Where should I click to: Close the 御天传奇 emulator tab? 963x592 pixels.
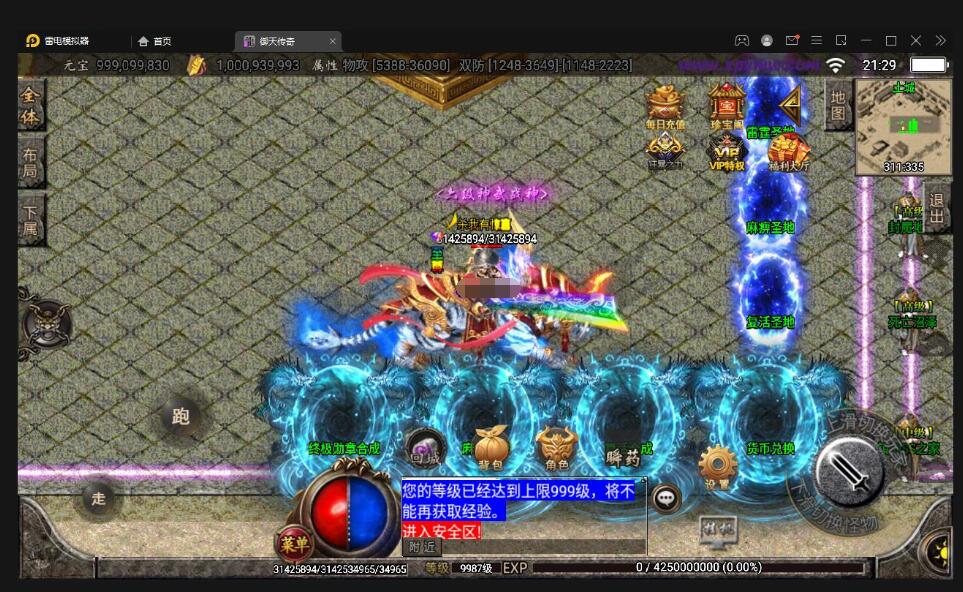point(333,41)
